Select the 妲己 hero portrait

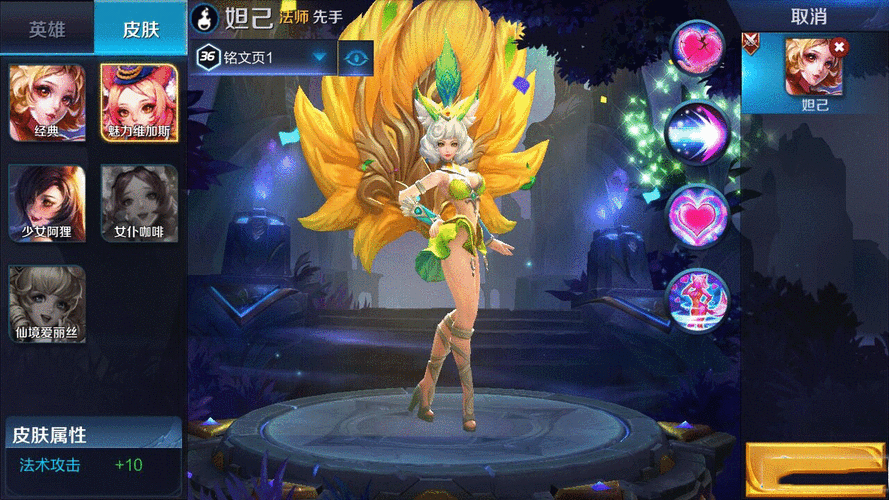813,68
